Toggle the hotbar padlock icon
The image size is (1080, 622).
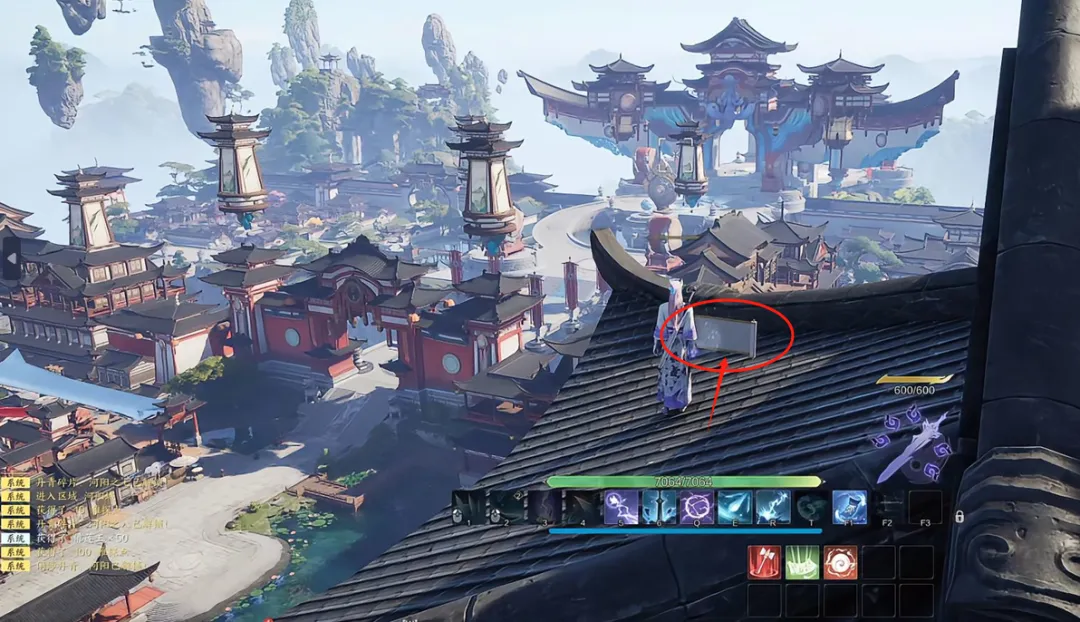[959, 516]
